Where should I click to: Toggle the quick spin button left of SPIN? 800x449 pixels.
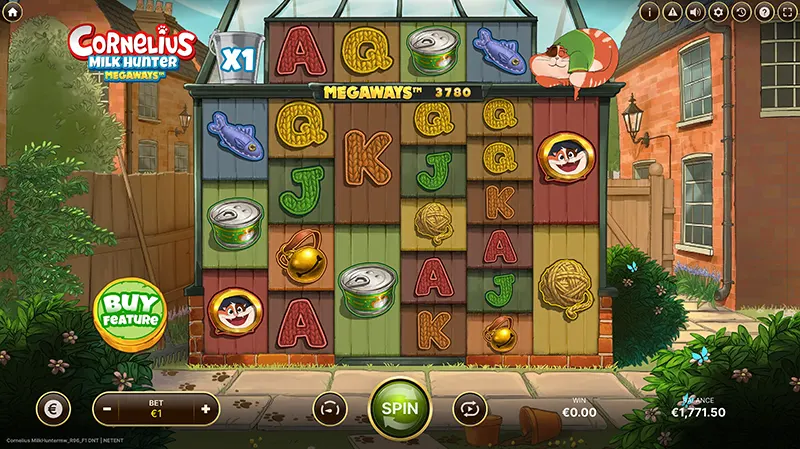[328, 409]
